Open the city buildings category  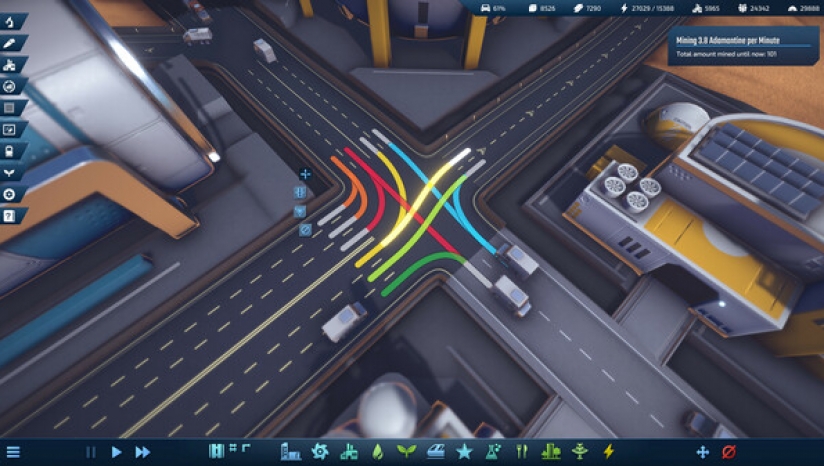click(291, 451)
